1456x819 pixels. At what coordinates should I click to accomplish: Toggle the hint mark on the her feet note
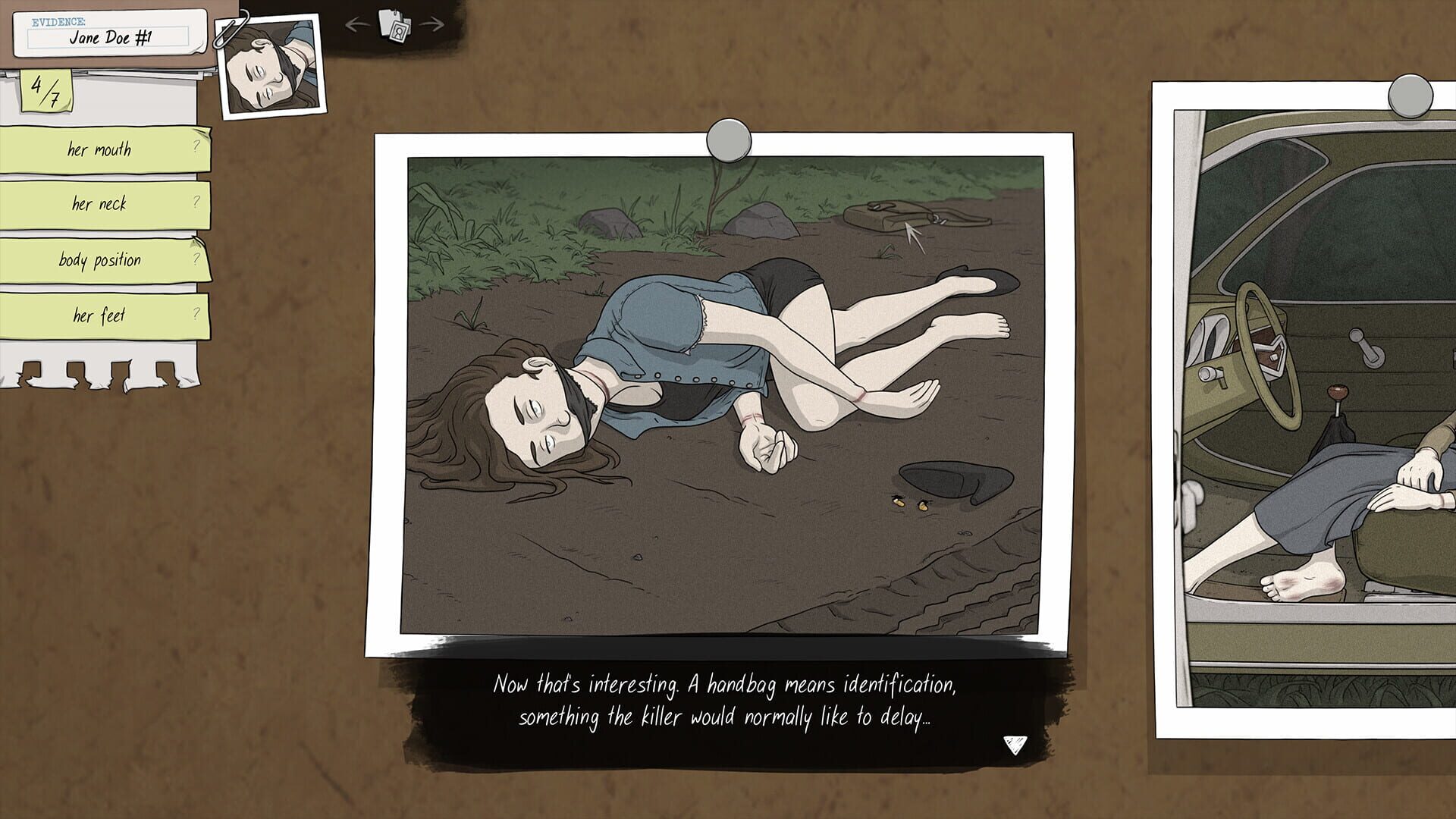[196, 315]
